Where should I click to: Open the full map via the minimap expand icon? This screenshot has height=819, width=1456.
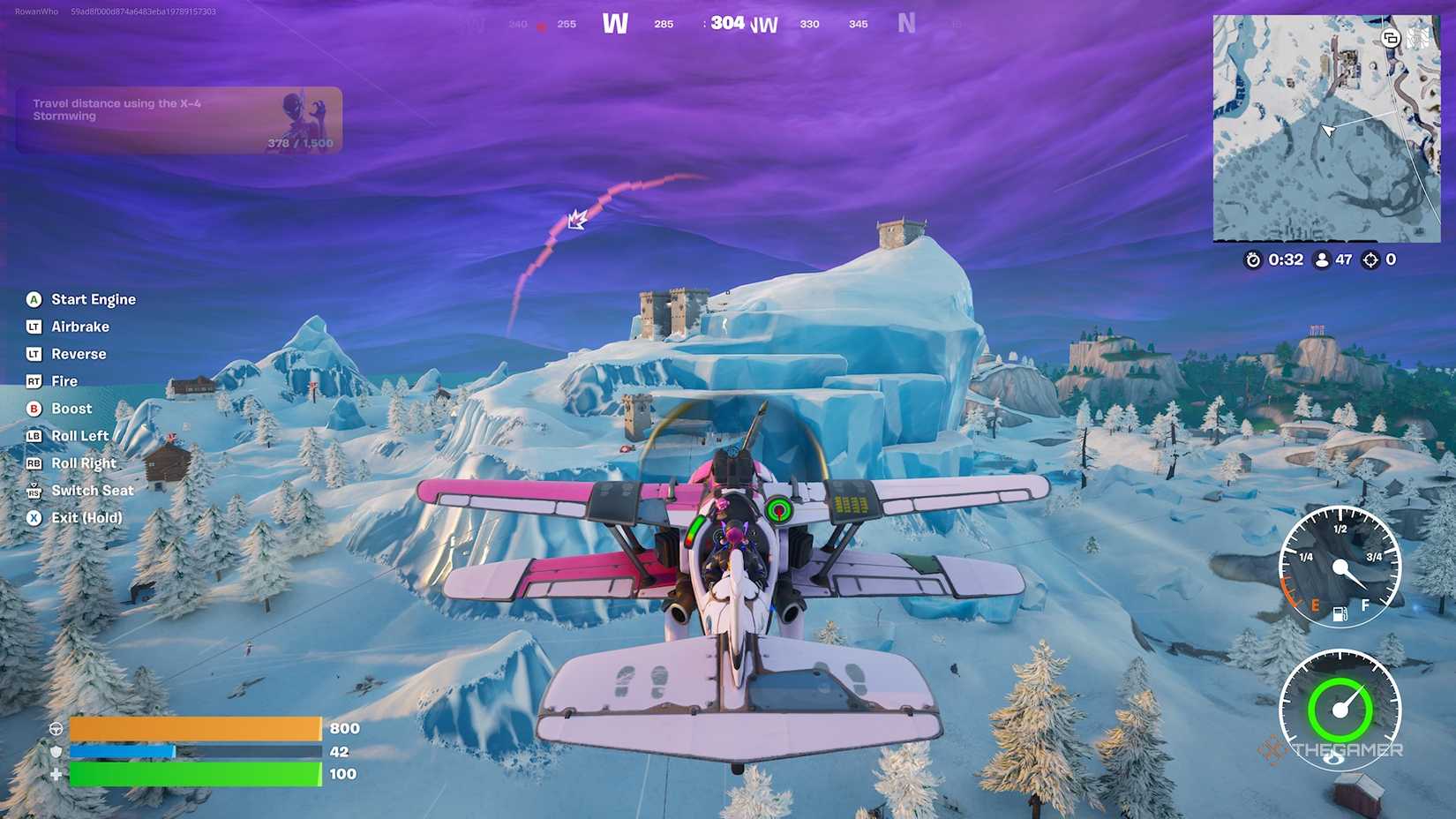[1392, 40]
